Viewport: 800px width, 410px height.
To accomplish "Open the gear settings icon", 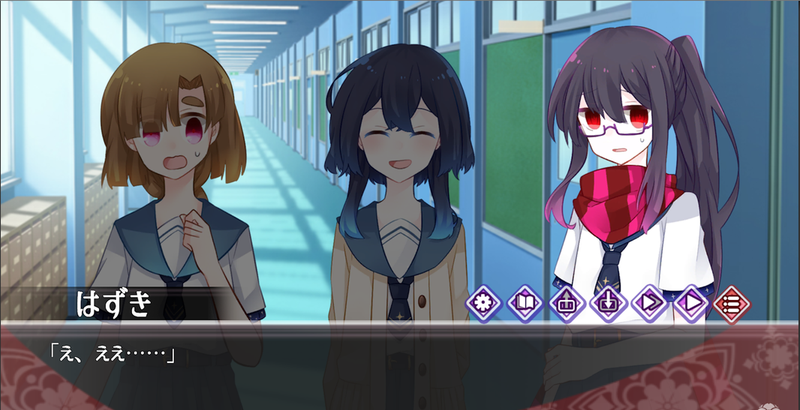I will point(485,300).
